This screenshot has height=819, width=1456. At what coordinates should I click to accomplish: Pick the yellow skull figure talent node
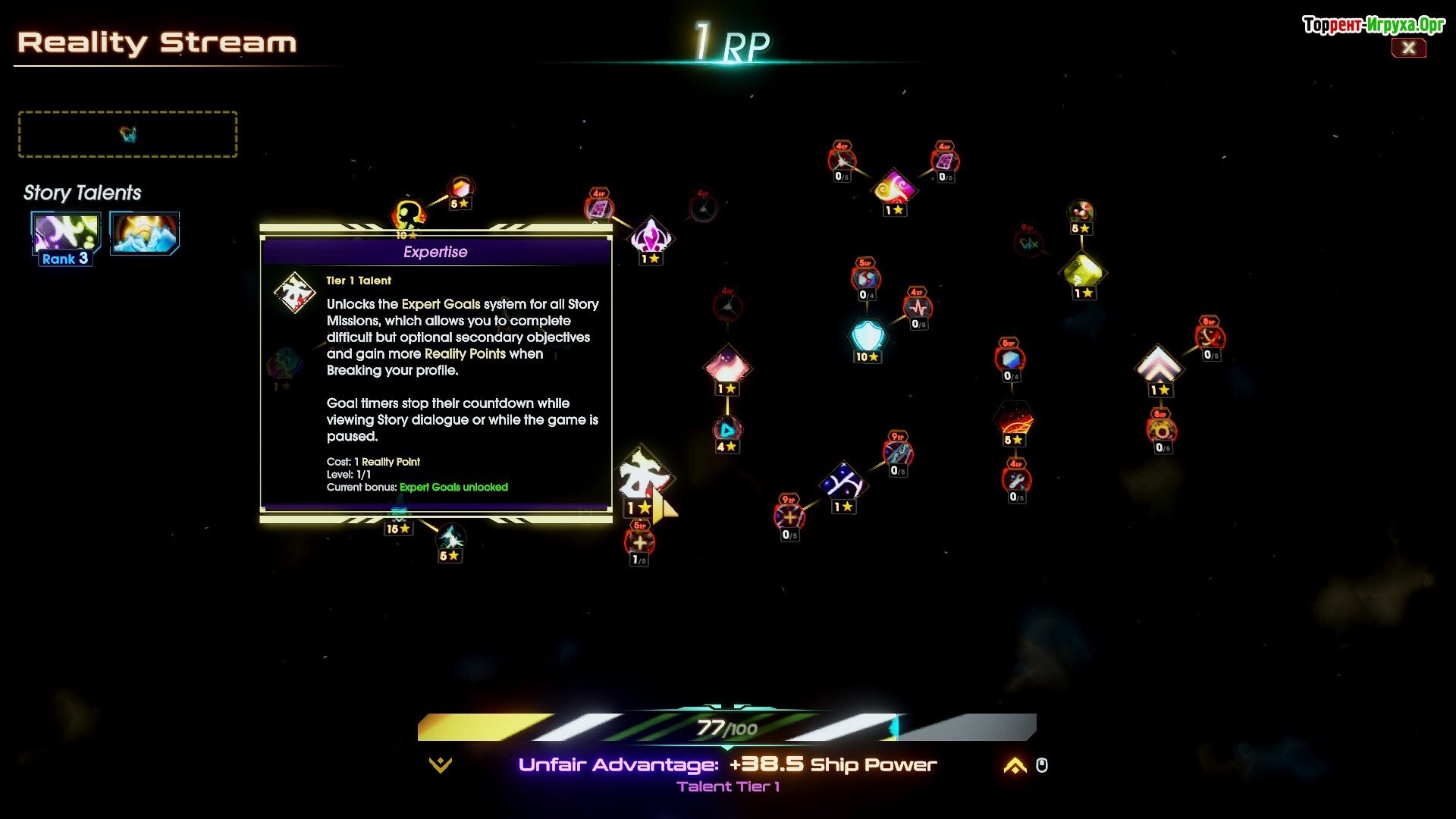tap(409, 214)
